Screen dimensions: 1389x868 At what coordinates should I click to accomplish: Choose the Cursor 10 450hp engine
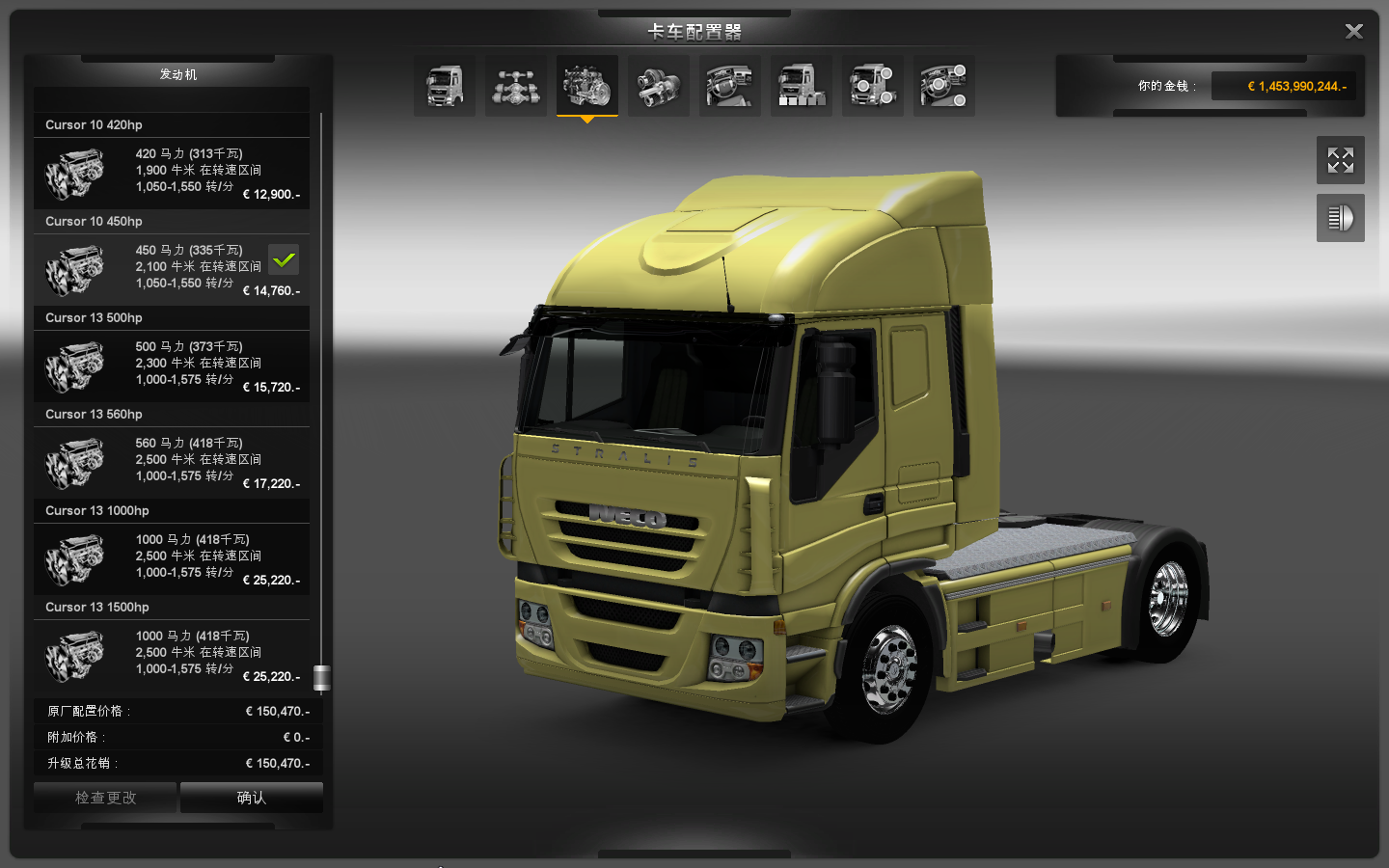pyautogui.click(x=172, y=270)
